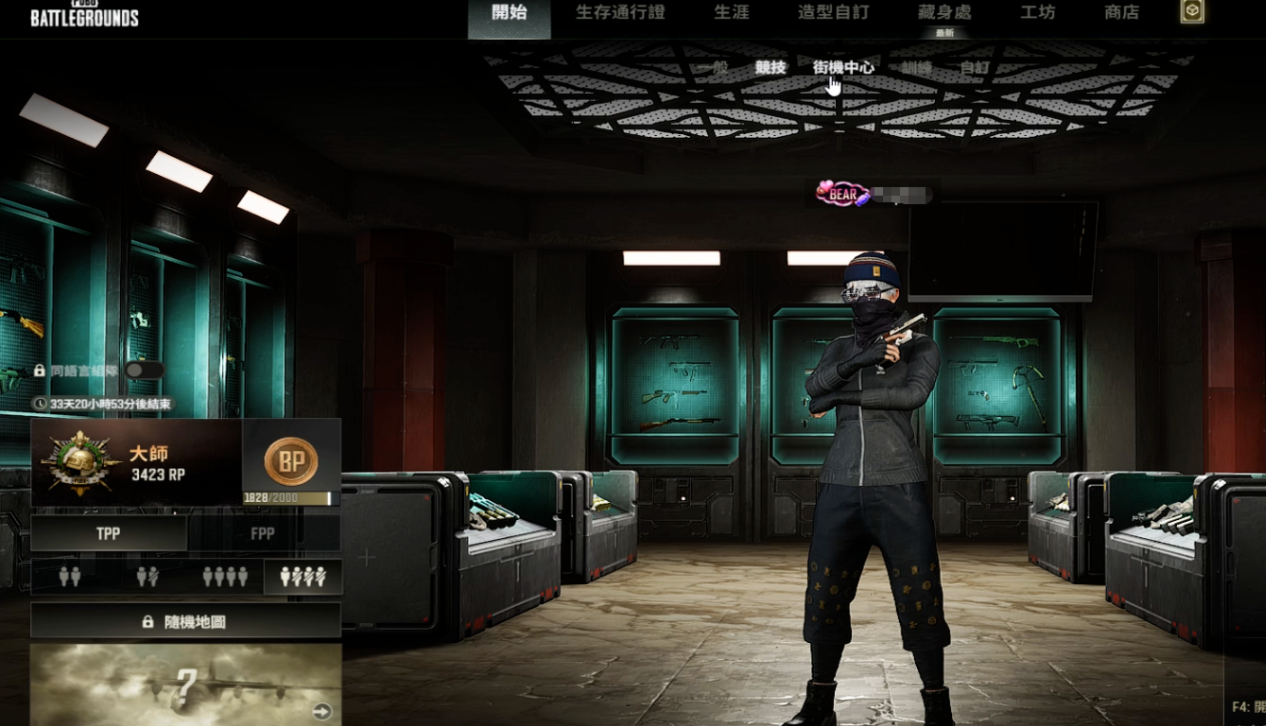
Task: Click the gold cube icon in top bar
Action: (x=1192, y=11)
